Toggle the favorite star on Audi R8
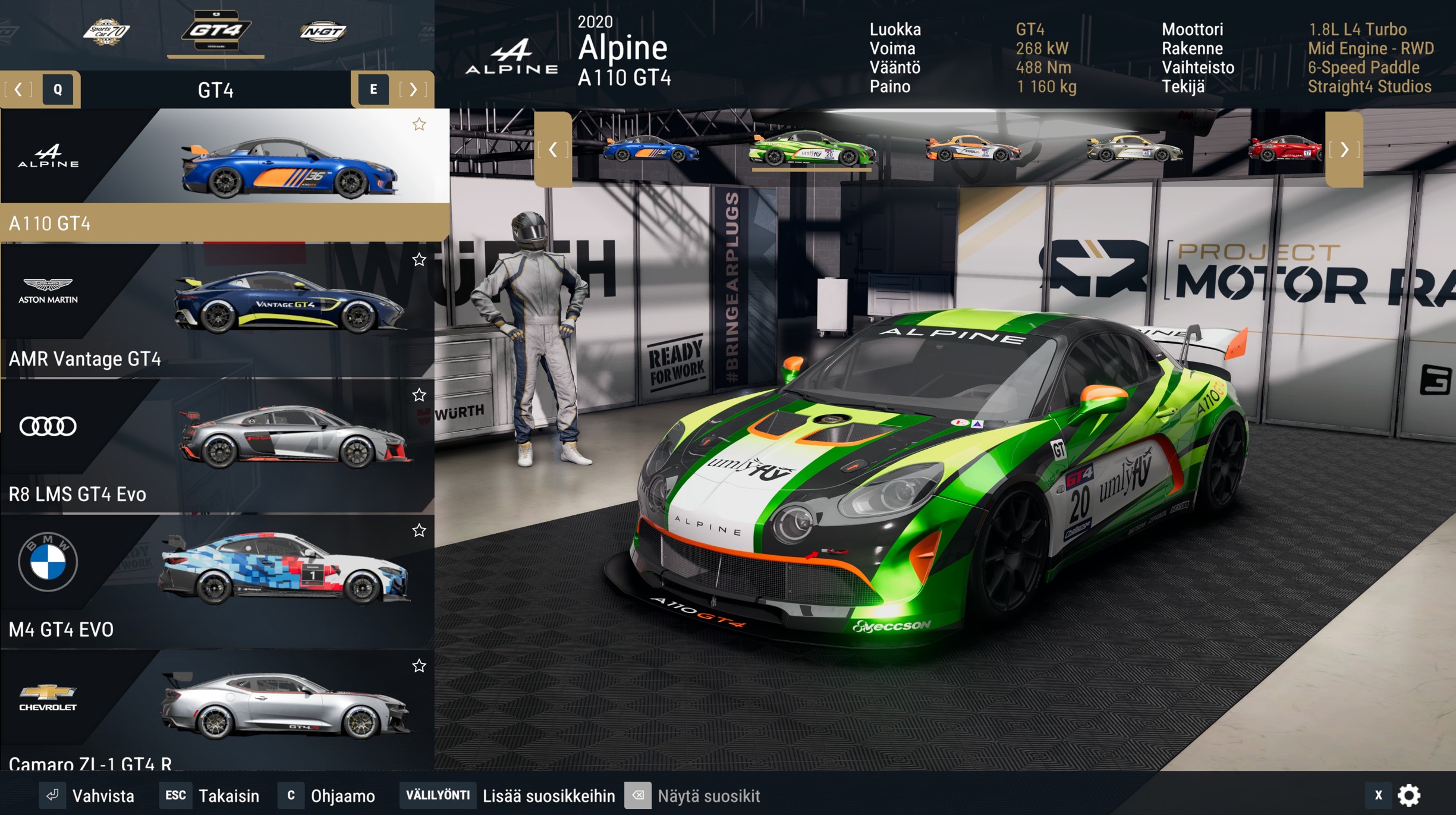This screenshot has width=1456, height=815. coord(419,395)
